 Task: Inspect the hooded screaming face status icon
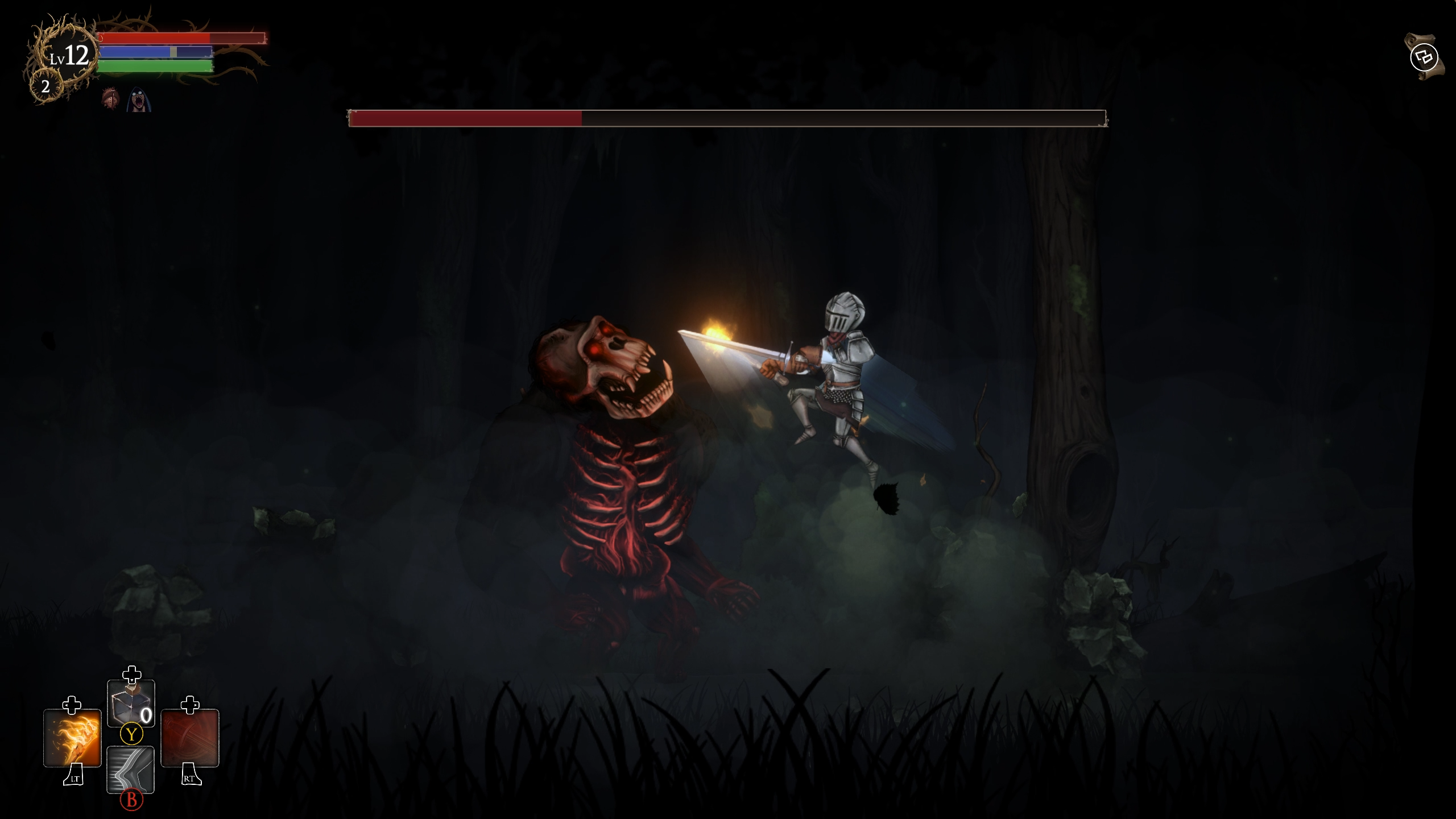point(137,100)
